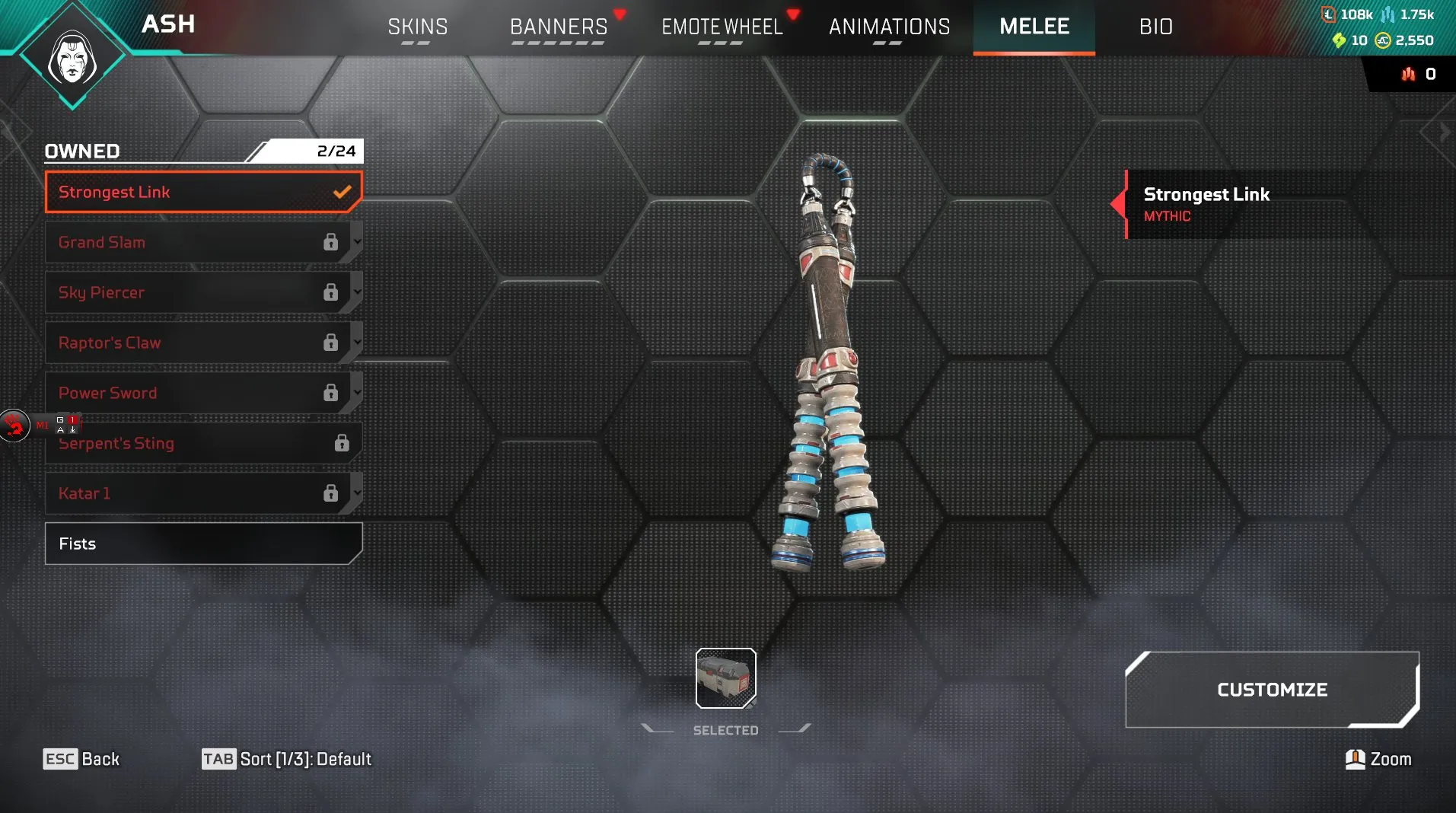Open the Banners tab
1456x813 pixels.
pyautogui.click(x=559, y=27)
